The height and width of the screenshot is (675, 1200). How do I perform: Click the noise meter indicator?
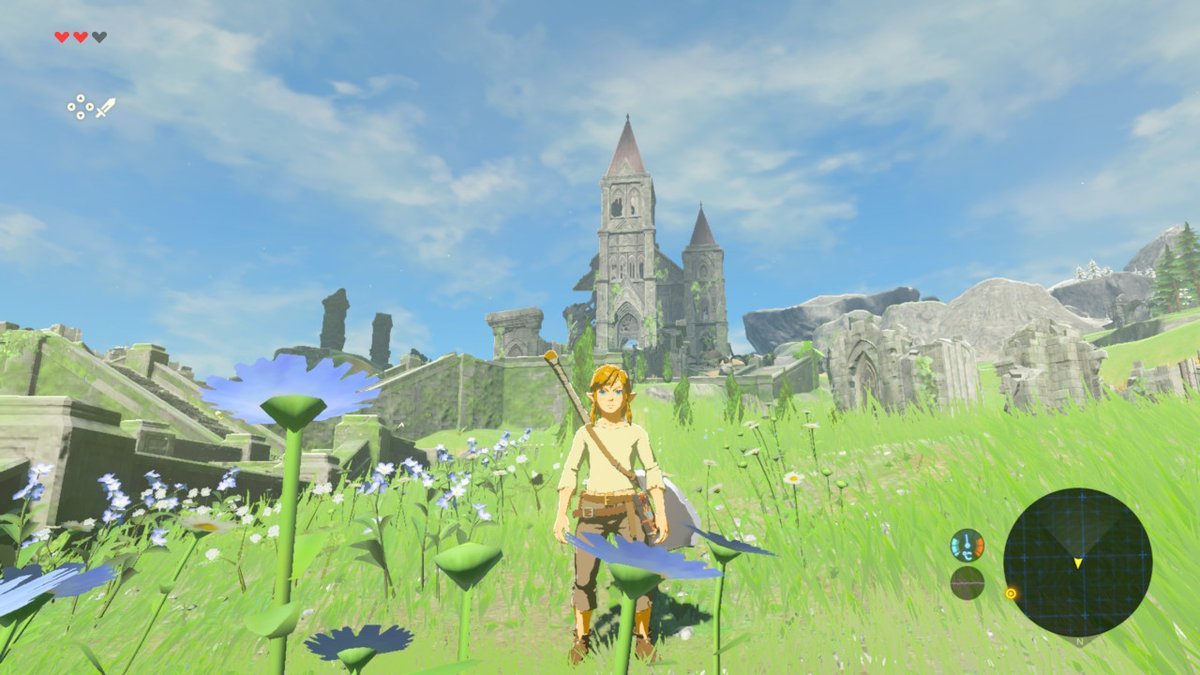click(x=967, y=582)
